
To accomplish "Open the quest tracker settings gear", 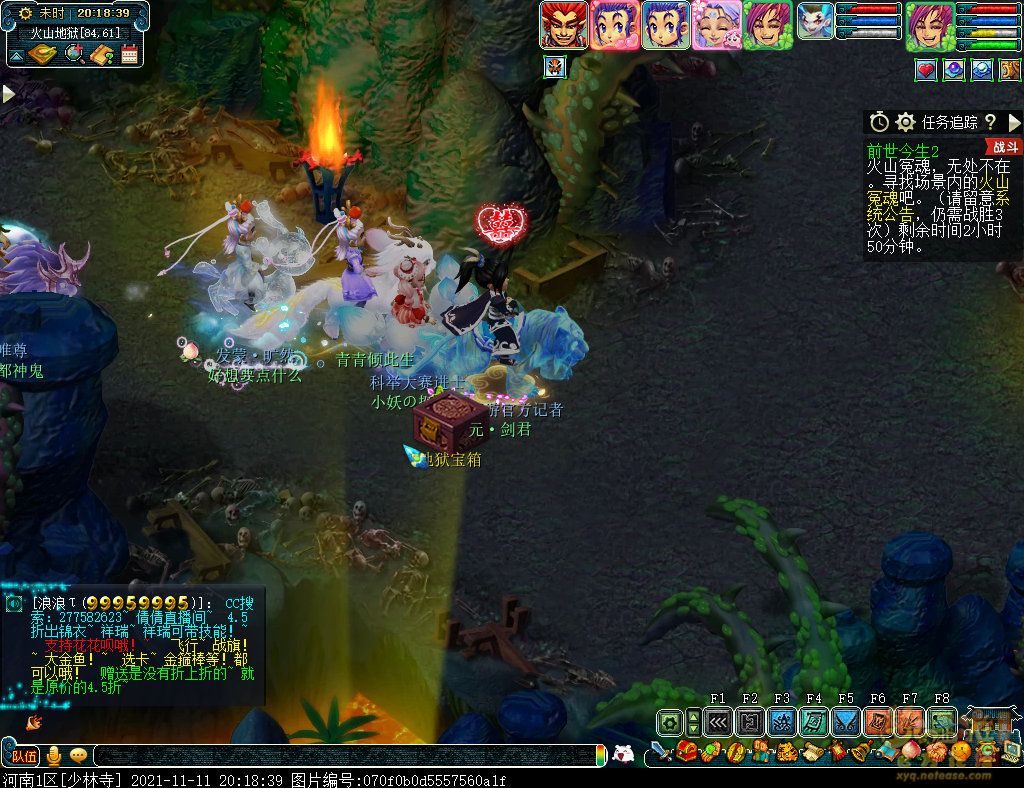I will click(906, 122).
